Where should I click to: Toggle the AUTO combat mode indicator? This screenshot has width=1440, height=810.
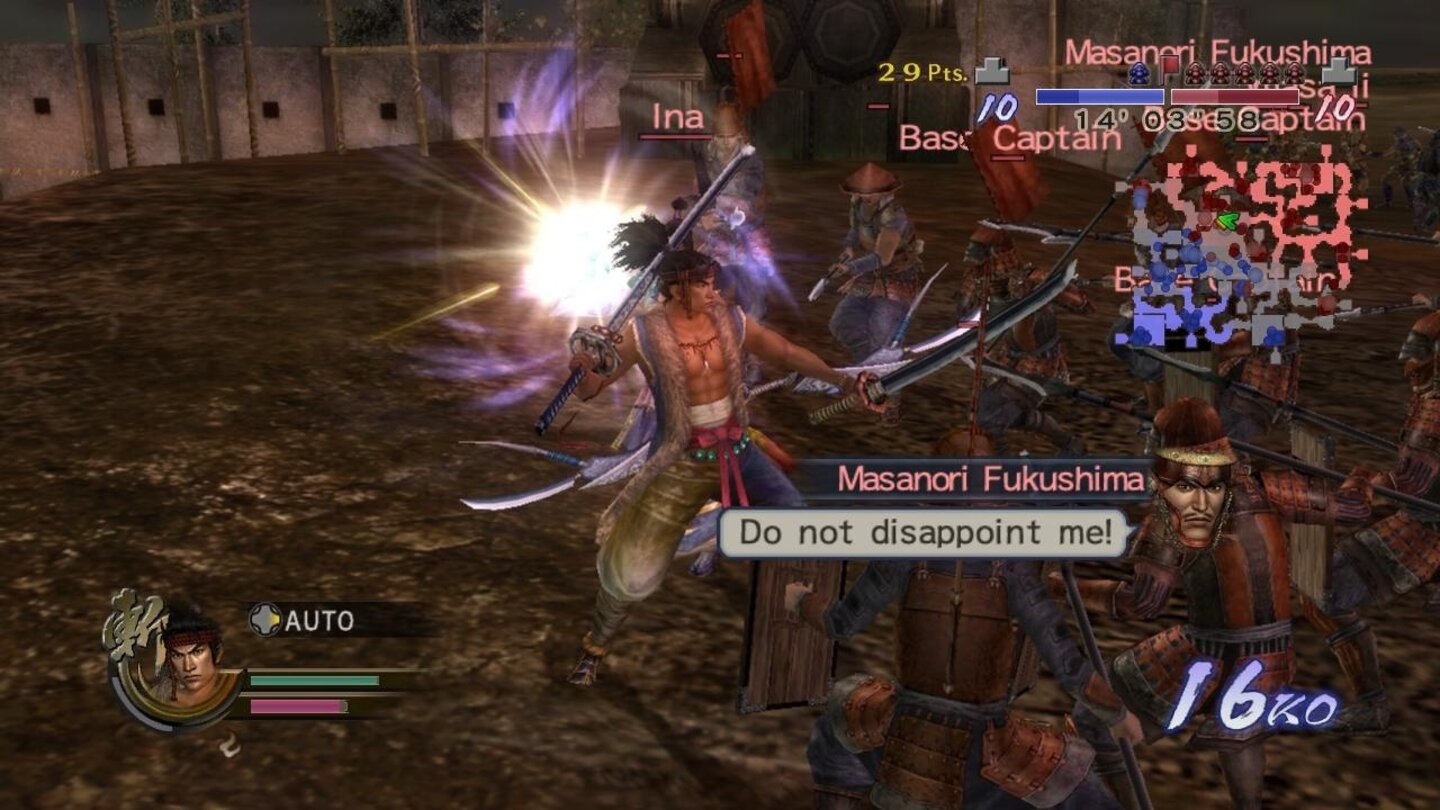pyautogui.click(x=320, y=620)
